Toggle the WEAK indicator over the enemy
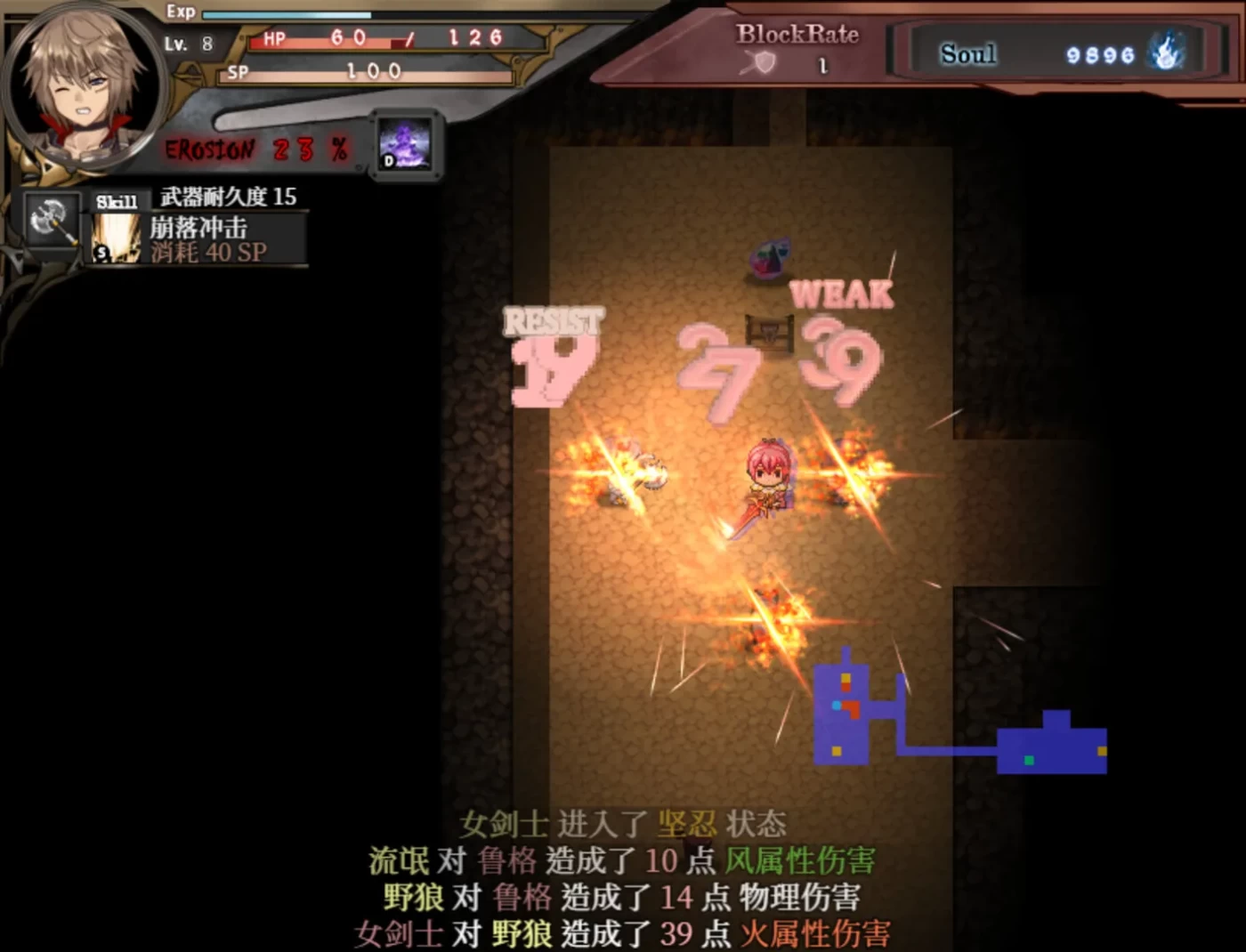Viewport: 1246px width, 952px height. click(x=841, y=294)
